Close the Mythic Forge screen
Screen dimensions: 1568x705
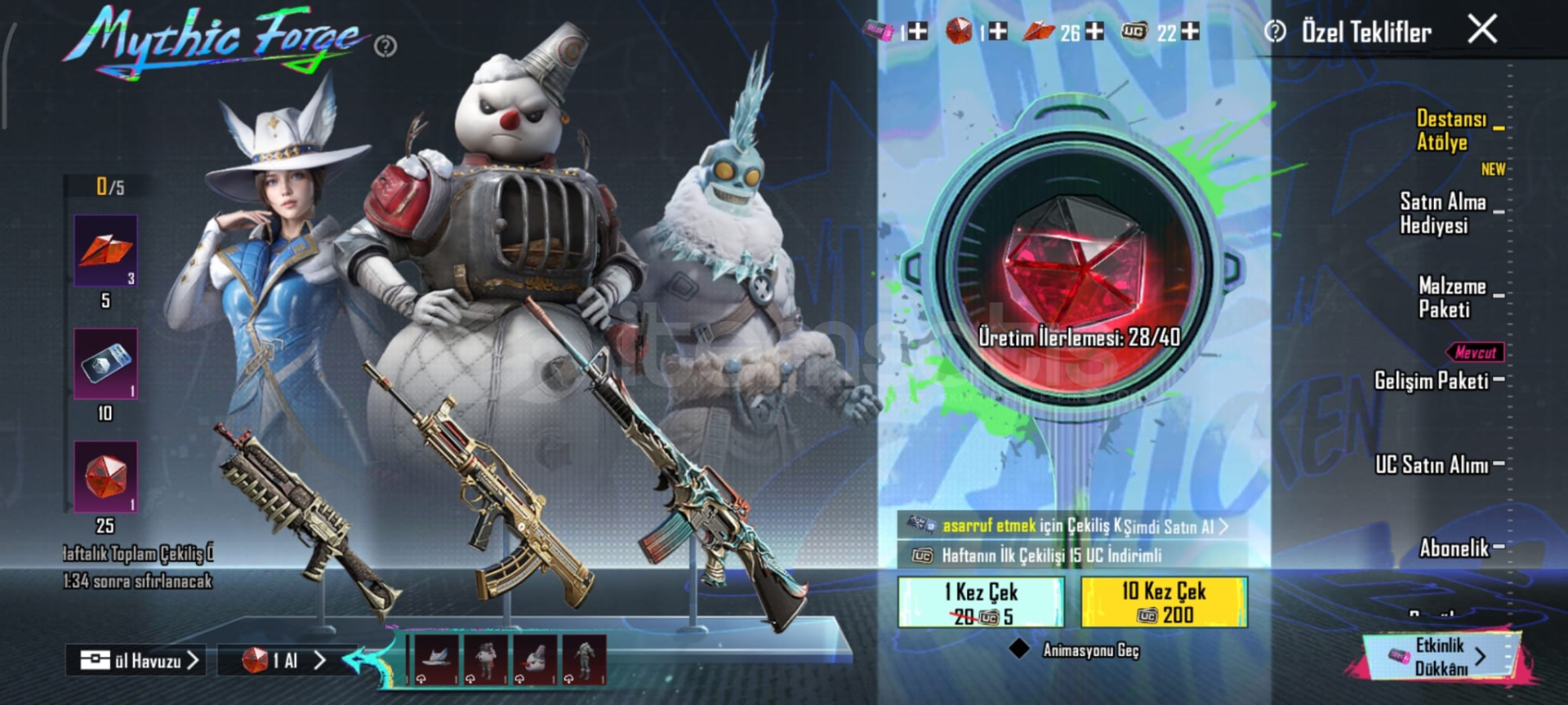click(1482, 29)
